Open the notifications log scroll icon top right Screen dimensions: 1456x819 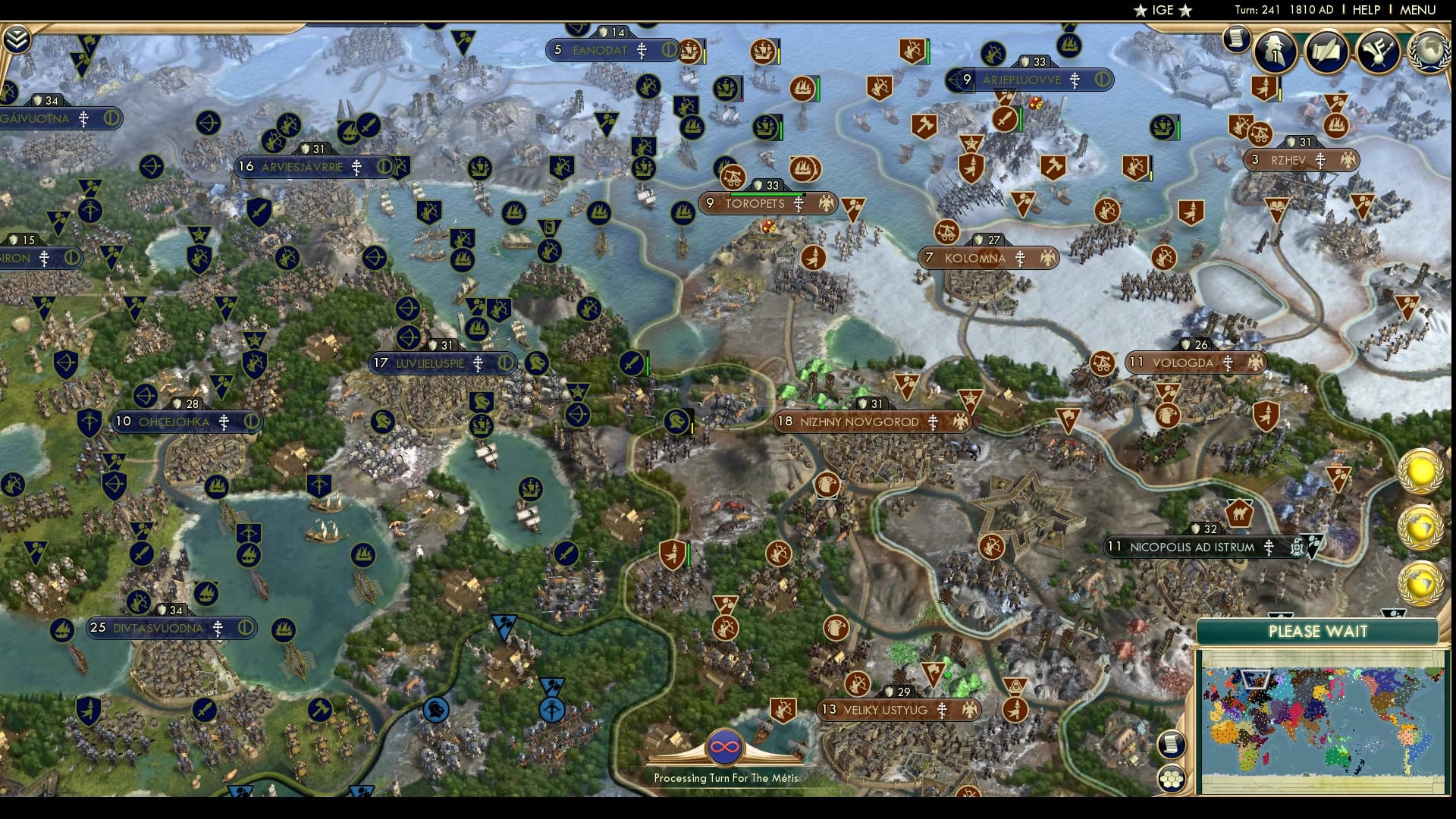pos(1236,39)
